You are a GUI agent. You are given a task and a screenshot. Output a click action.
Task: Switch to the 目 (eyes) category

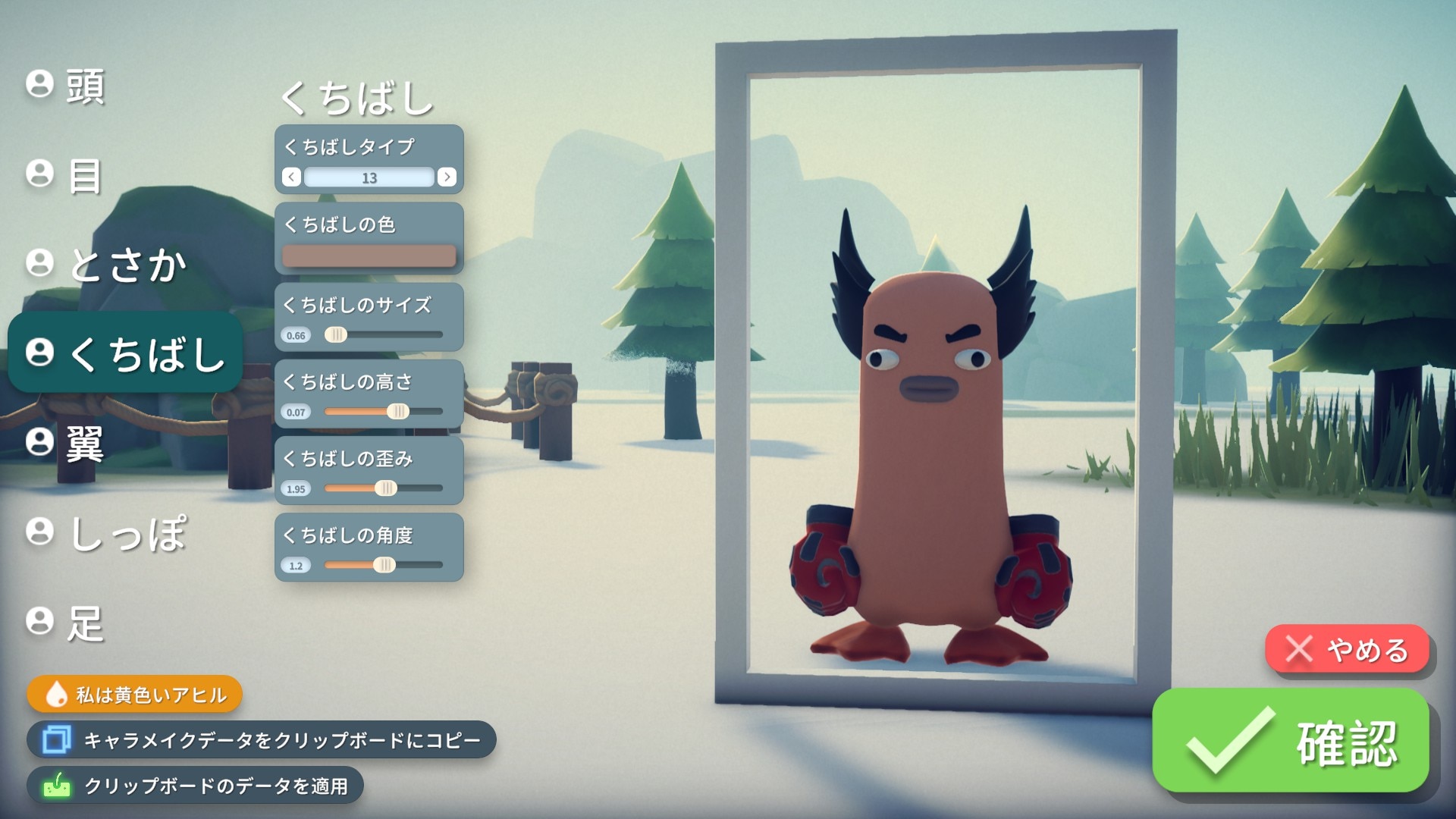coord(65,175)
